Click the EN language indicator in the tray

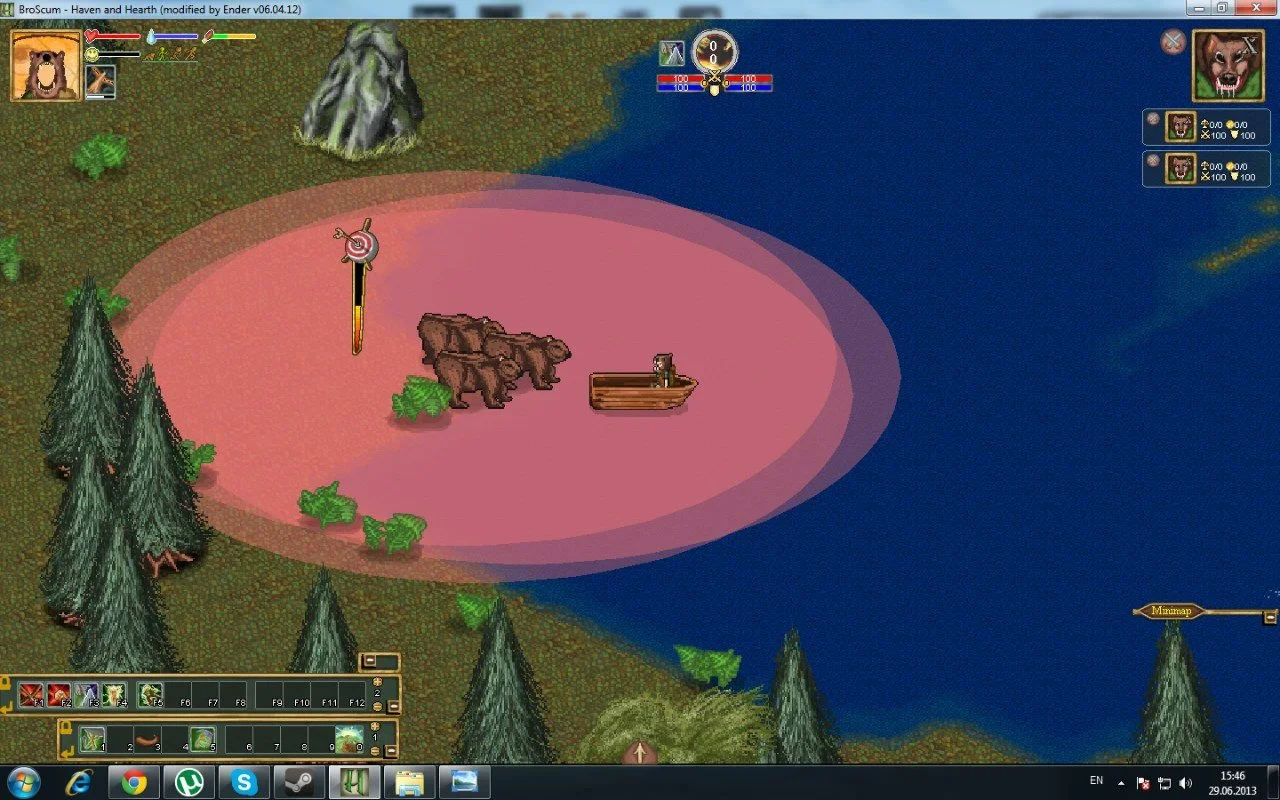pyautogui.click(x=1095, y=780)
